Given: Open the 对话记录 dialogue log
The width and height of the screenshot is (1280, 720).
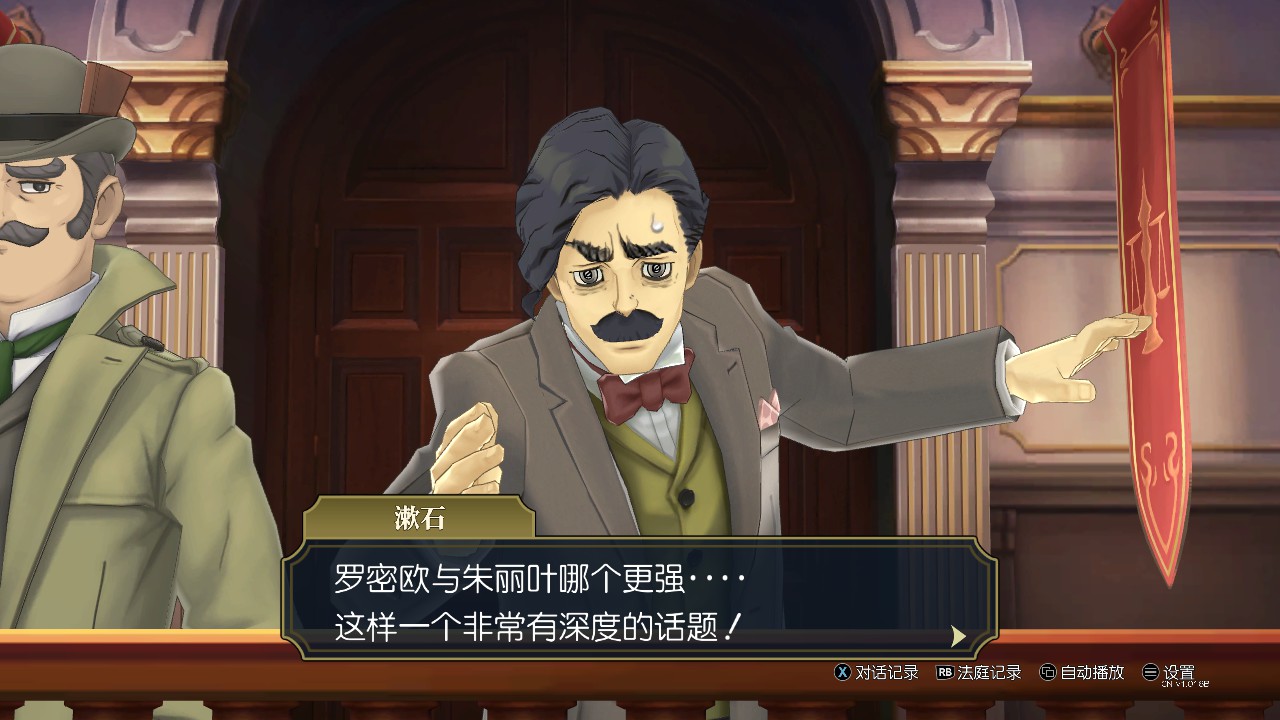Looking at the screenshot, I should point(877,673).
